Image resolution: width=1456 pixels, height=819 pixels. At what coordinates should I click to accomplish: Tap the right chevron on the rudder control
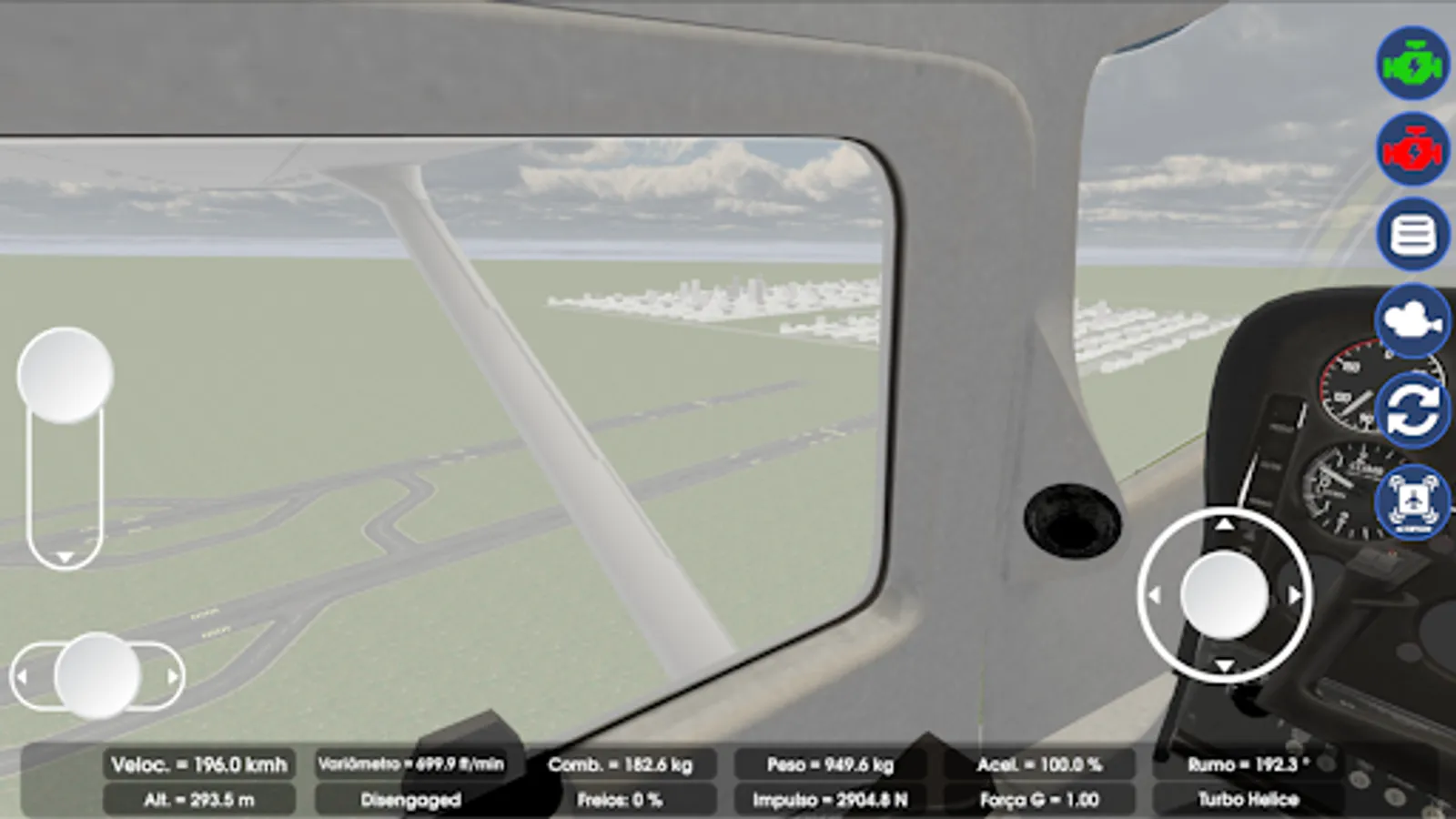174,675
